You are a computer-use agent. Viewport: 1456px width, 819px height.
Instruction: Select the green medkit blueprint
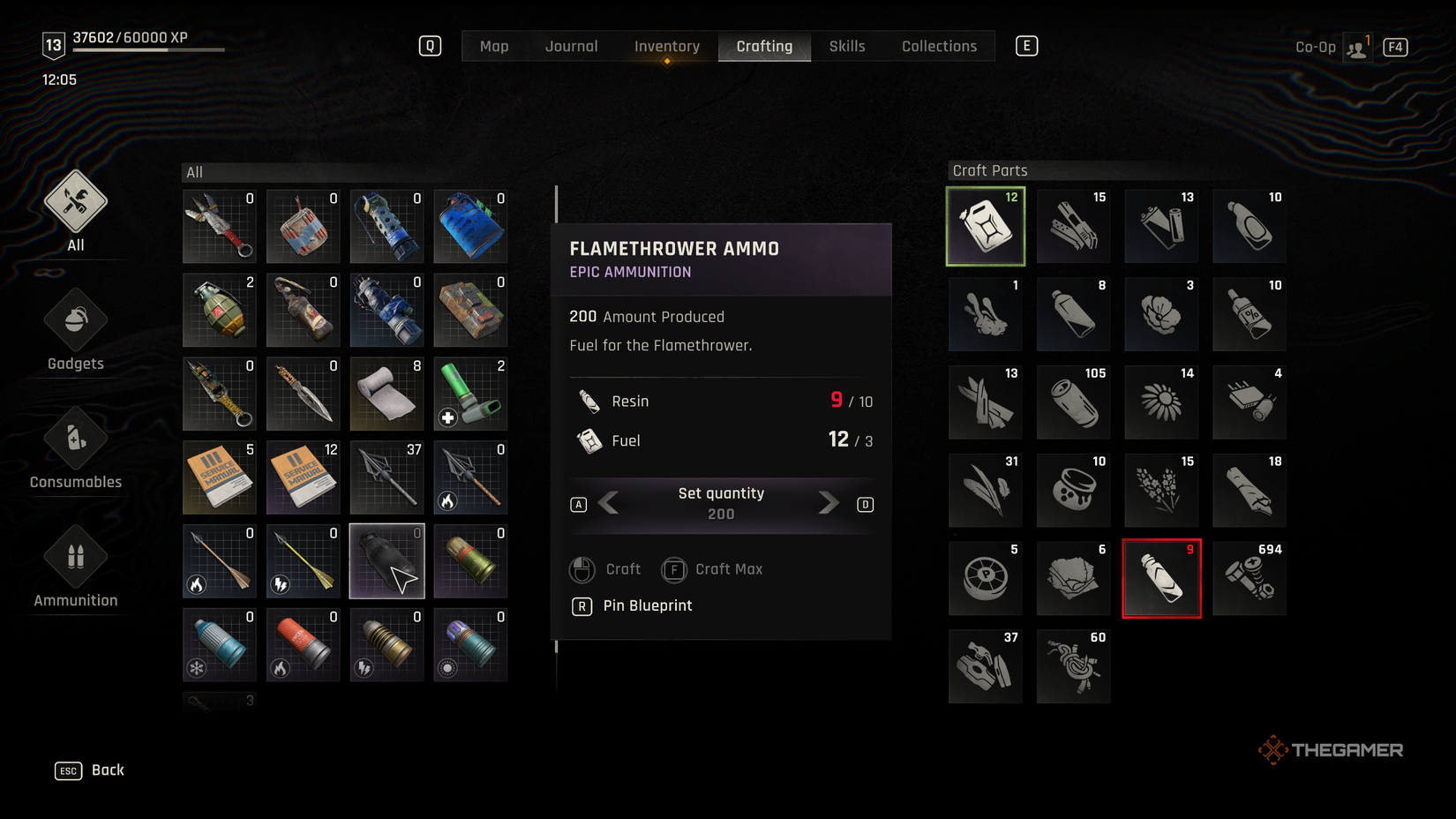[470, 394]
